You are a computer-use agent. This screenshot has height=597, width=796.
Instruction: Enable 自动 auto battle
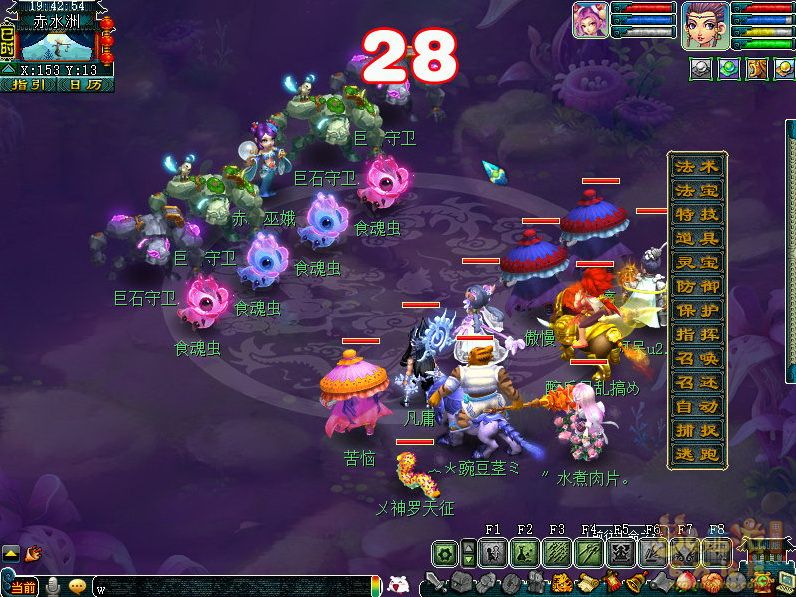click(x=697, y=407)
